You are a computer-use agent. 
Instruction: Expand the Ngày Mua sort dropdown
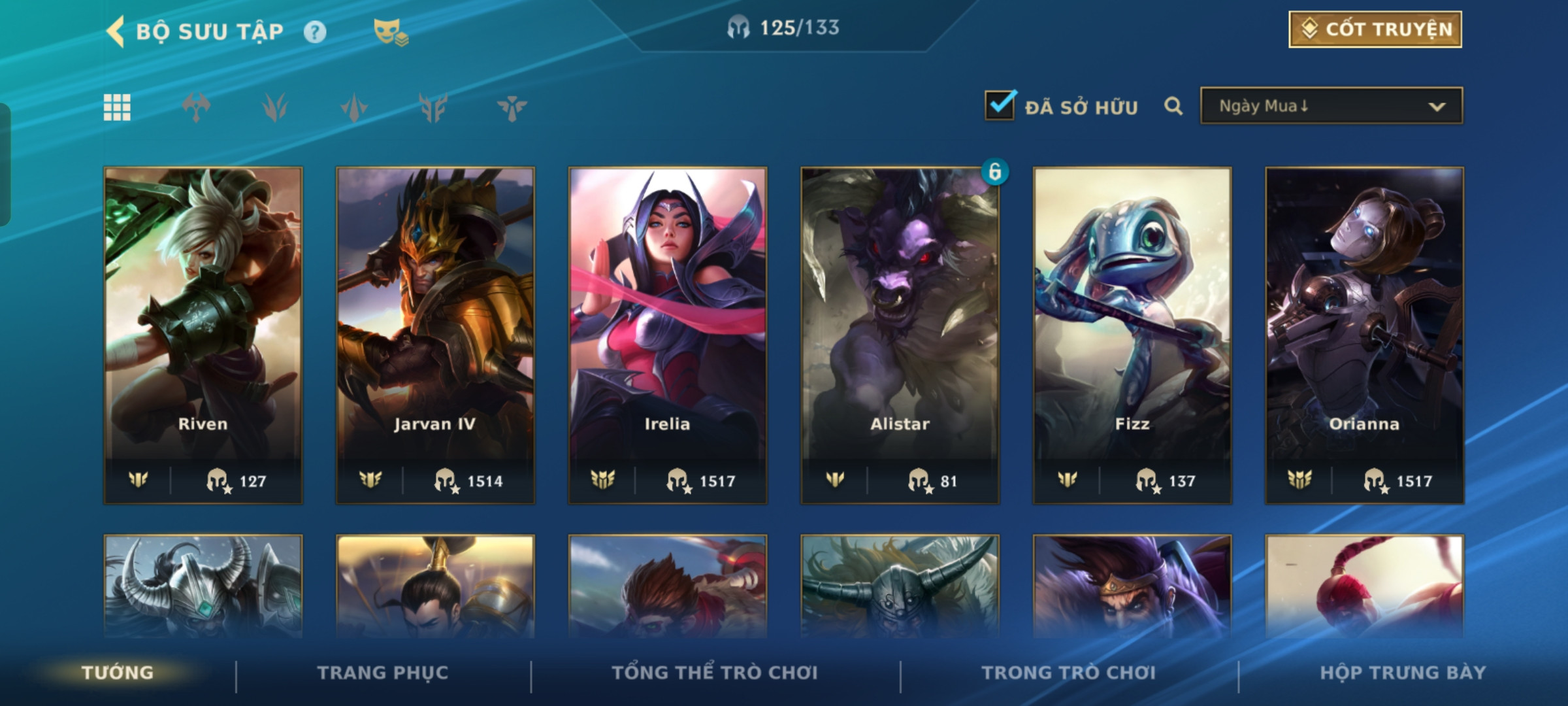(1331, 106)
